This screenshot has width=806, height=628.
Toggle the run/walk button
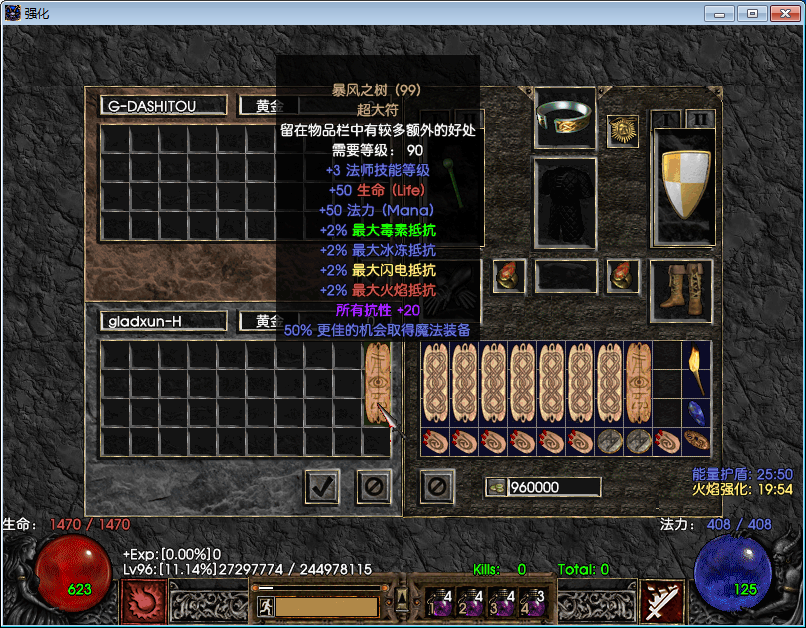click(266, 606)
